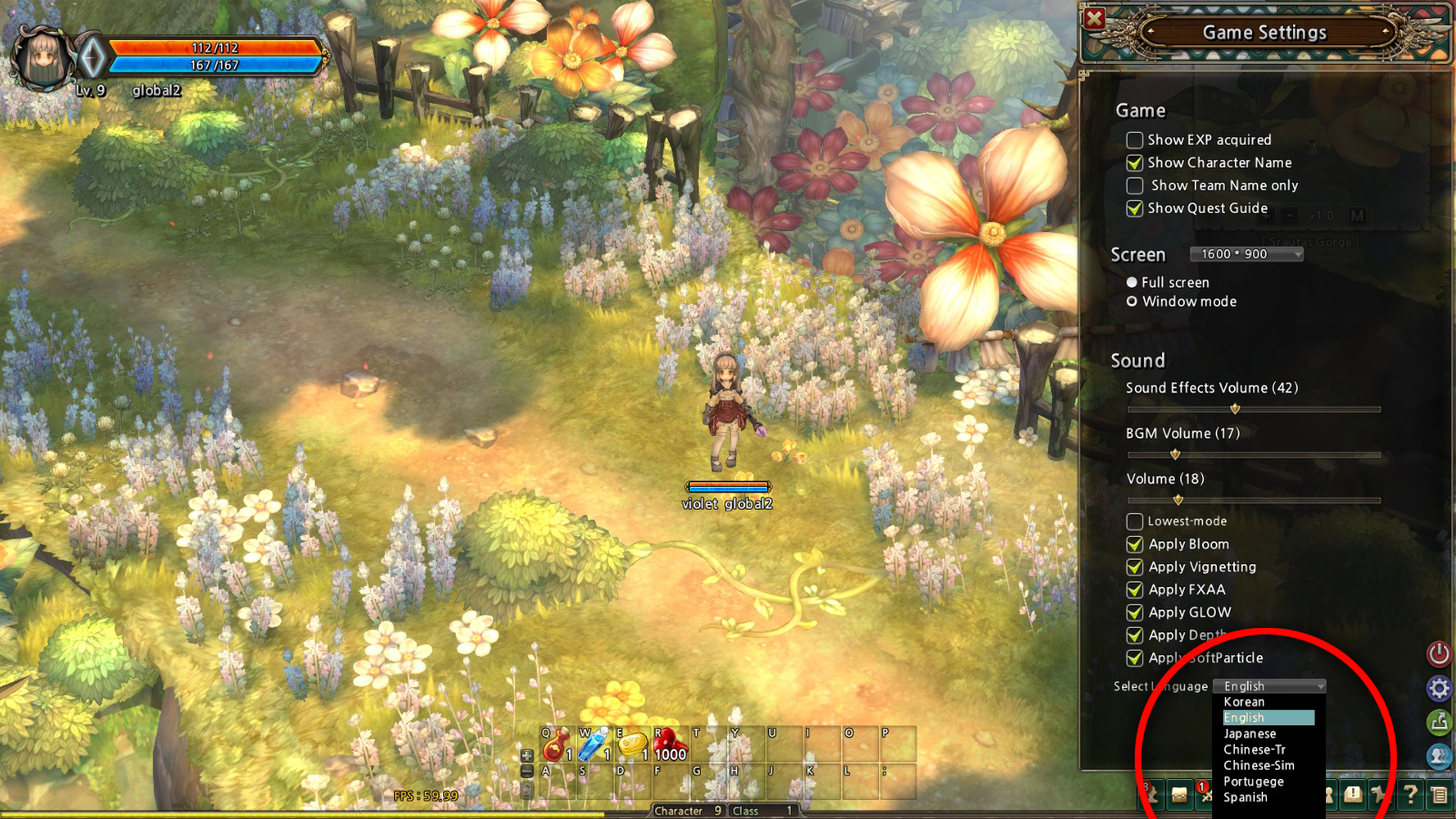
Task: Open the 1600 * 900 resolution dropdown
Action: pos(1246,254)
